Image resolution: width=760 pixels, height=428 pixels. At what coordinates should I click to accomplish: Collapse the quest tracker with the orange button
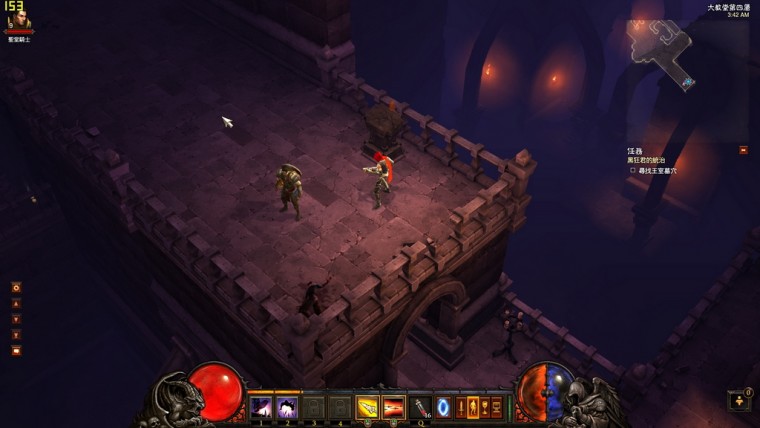point(743,150)
